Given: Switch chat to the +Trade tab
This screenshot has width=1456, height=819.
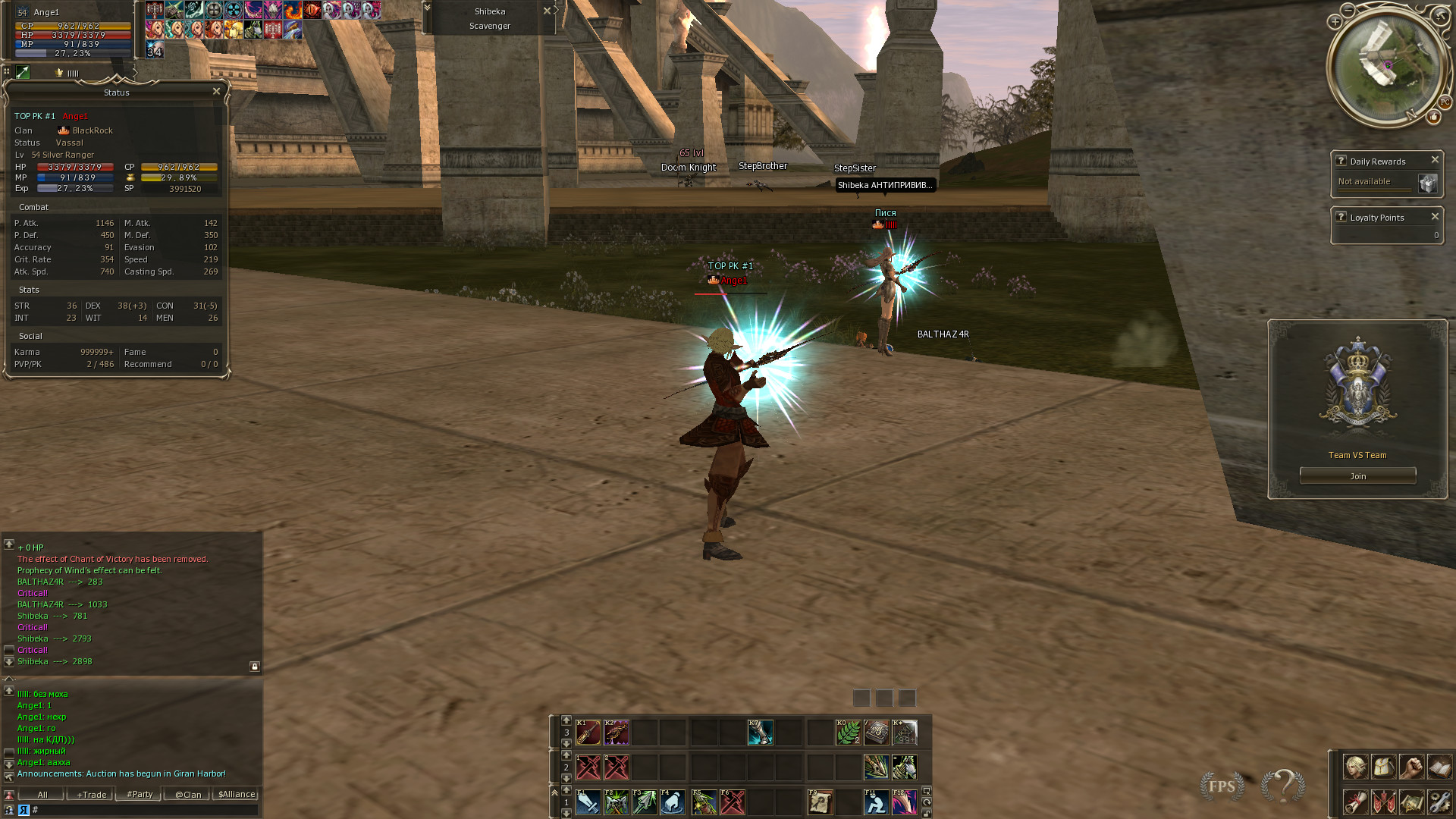Looking at the screenshot, I should [91, 795].
